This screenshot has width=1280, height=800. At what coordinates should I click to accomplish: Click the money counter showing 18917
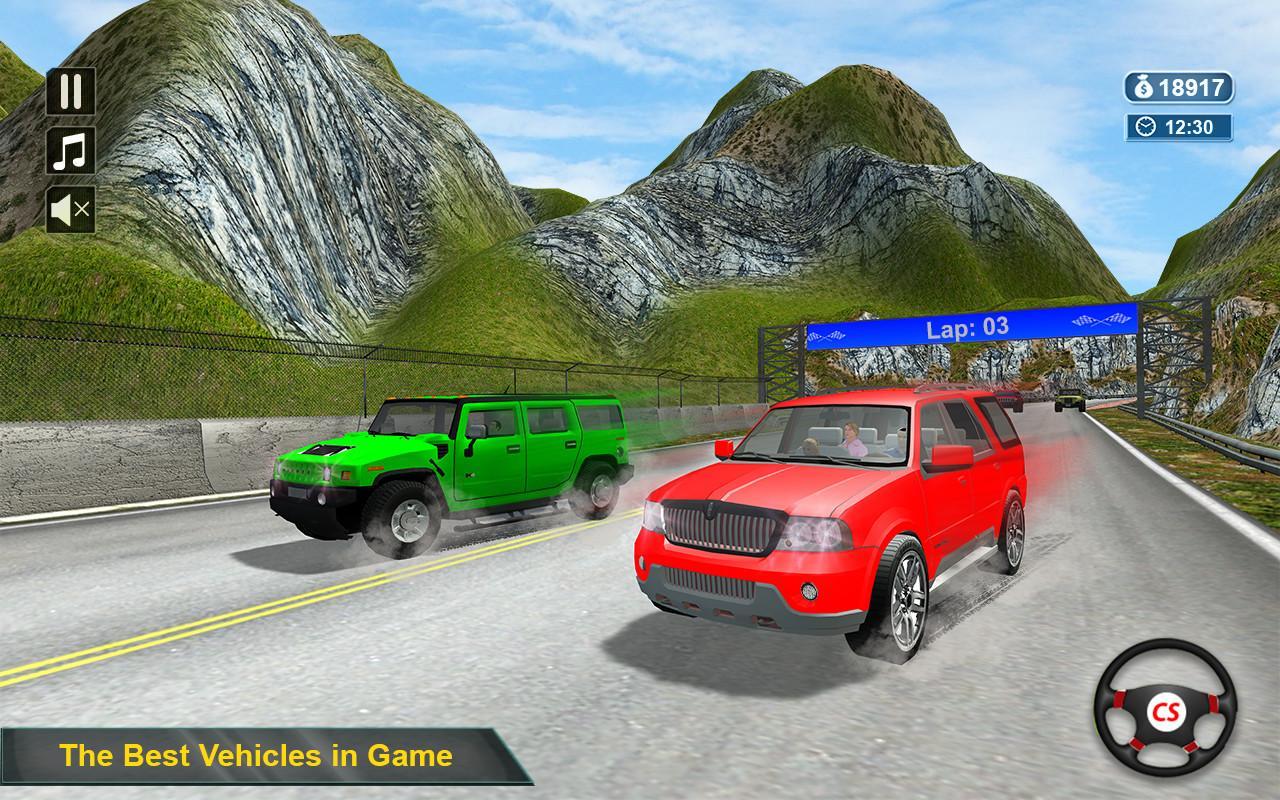(1190, 88)
